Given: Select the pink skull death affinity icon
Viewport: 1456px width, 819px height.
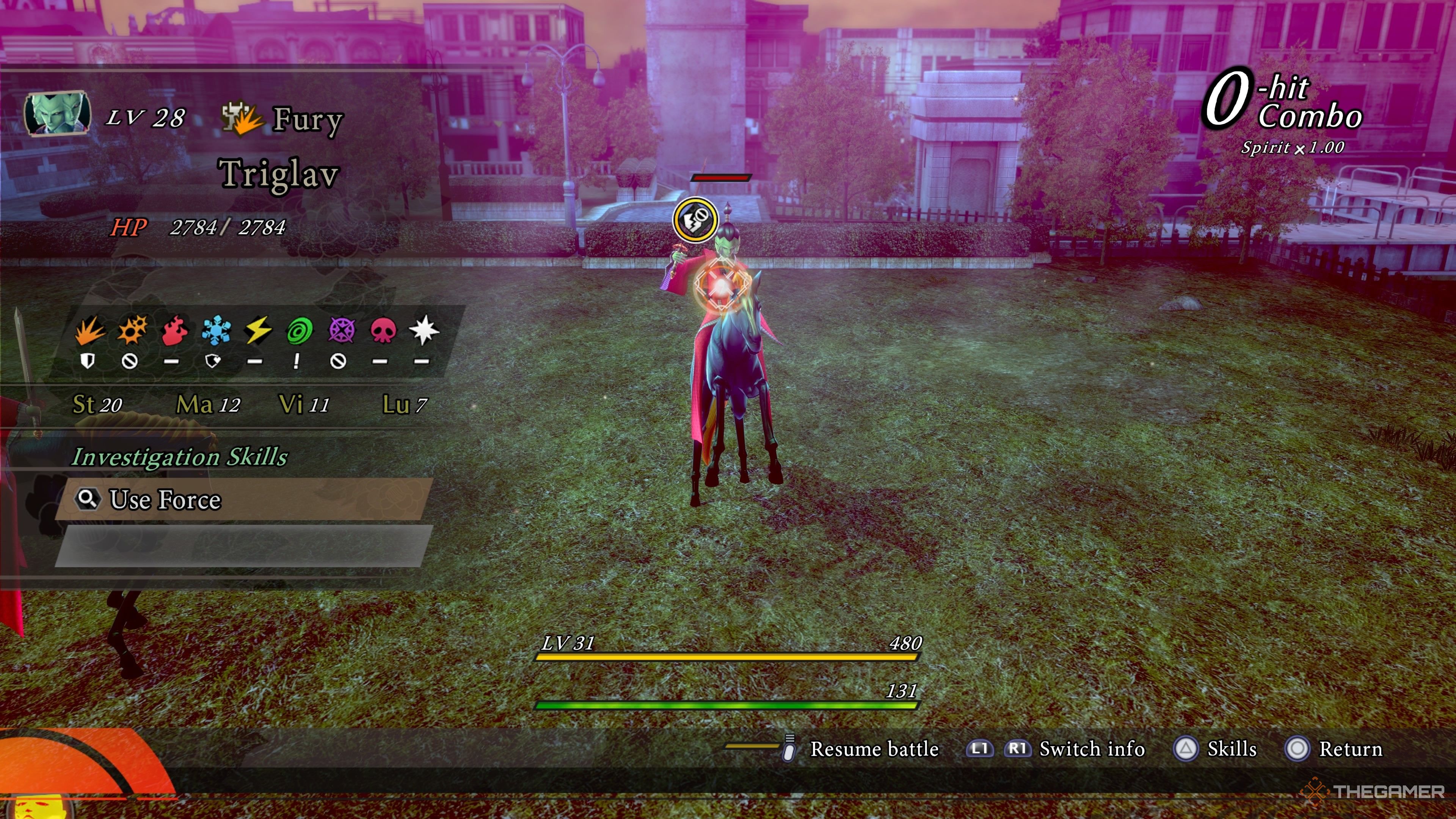Looking at the screenshot, I should pyautogui.click(x=383, y=331).
